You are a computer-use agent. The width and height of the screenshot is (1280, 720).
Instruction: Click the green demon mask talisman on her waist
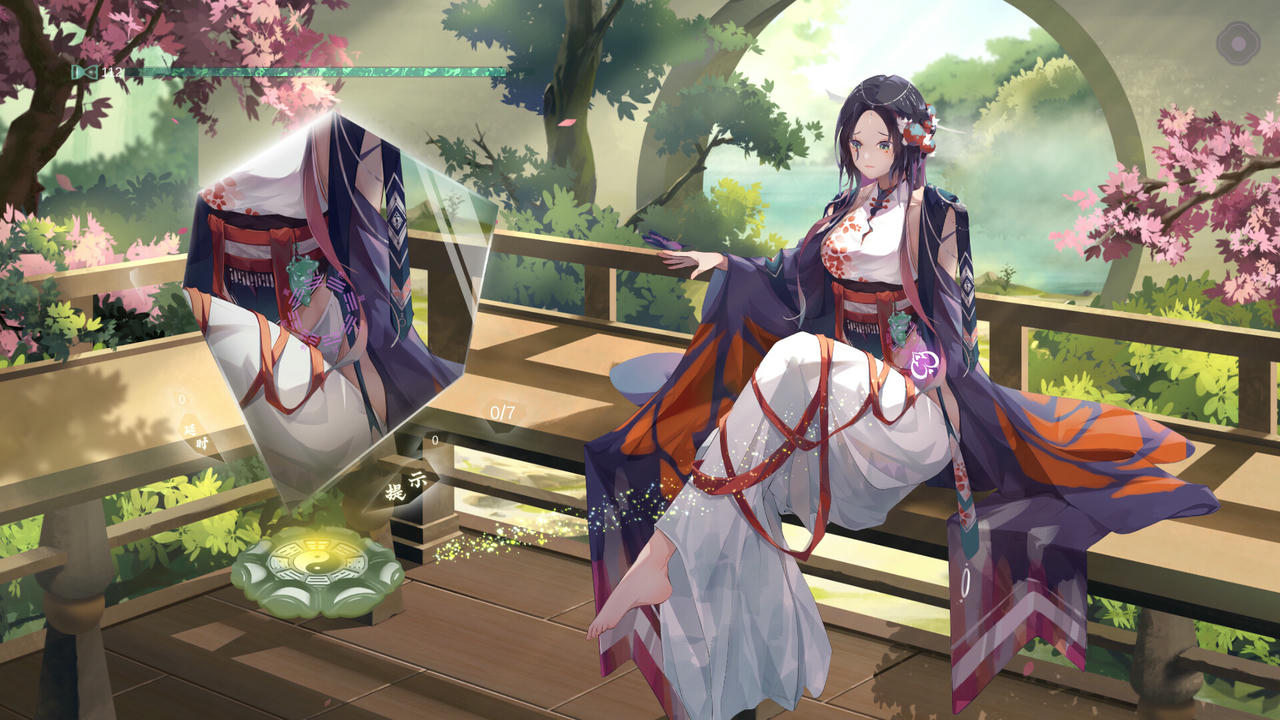pos(900,328)
